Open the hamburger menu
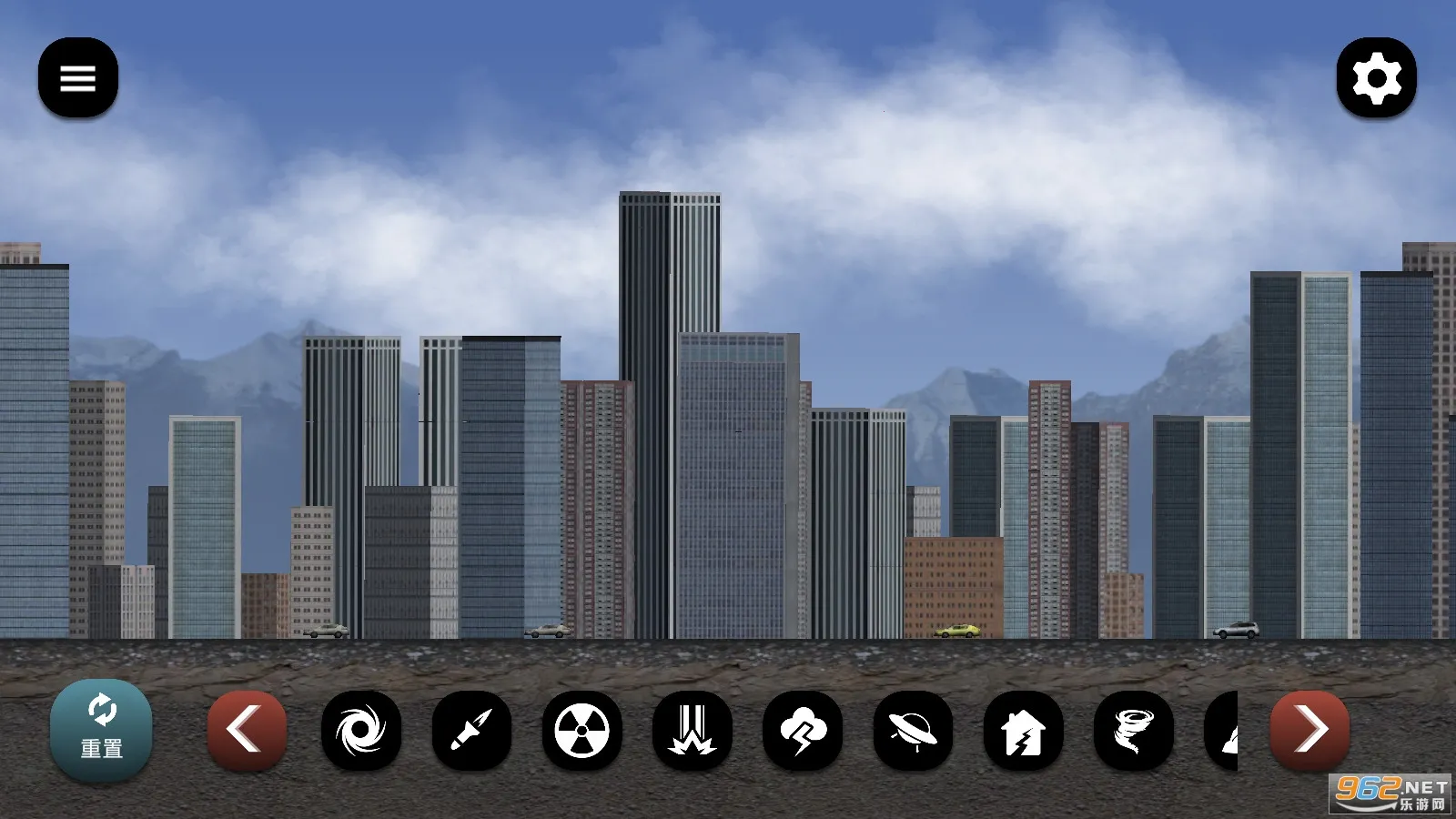 point(78,78)
